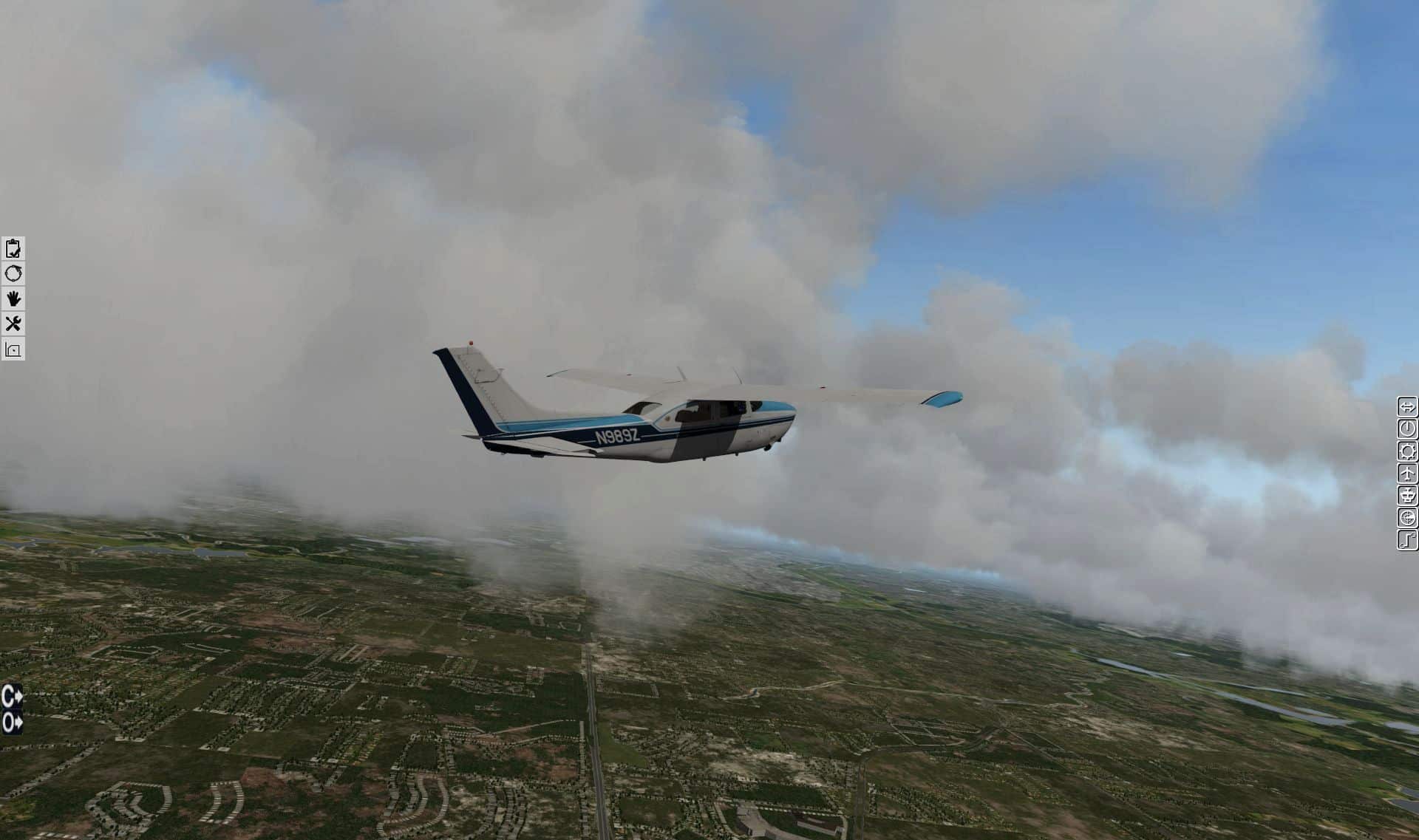Click the graph chart icon in left toolbar
Screen dimensions: 1419x840
[x=13, y=349]
